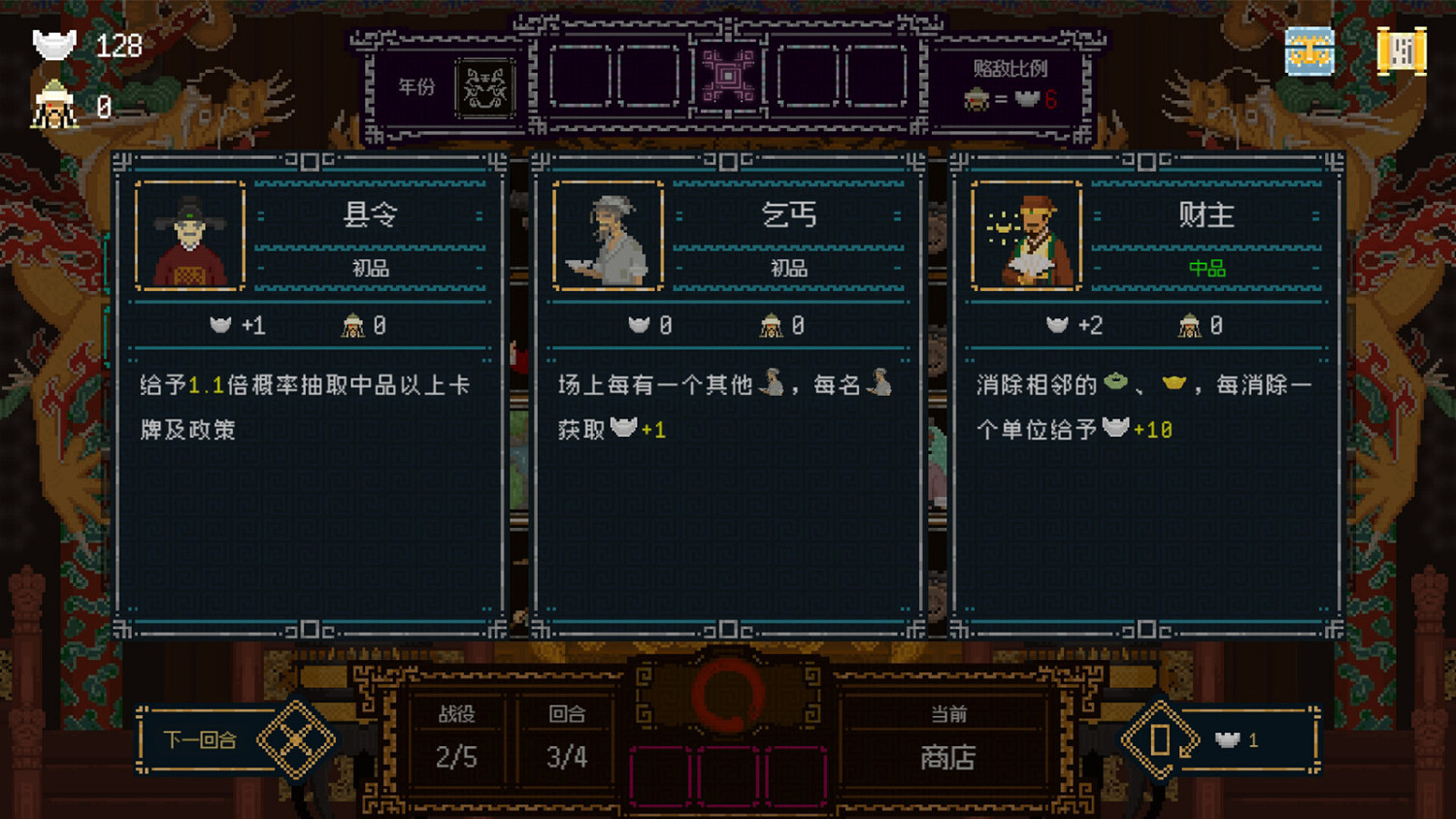Click the diamond ornament on the 下一回合 button

298,739
